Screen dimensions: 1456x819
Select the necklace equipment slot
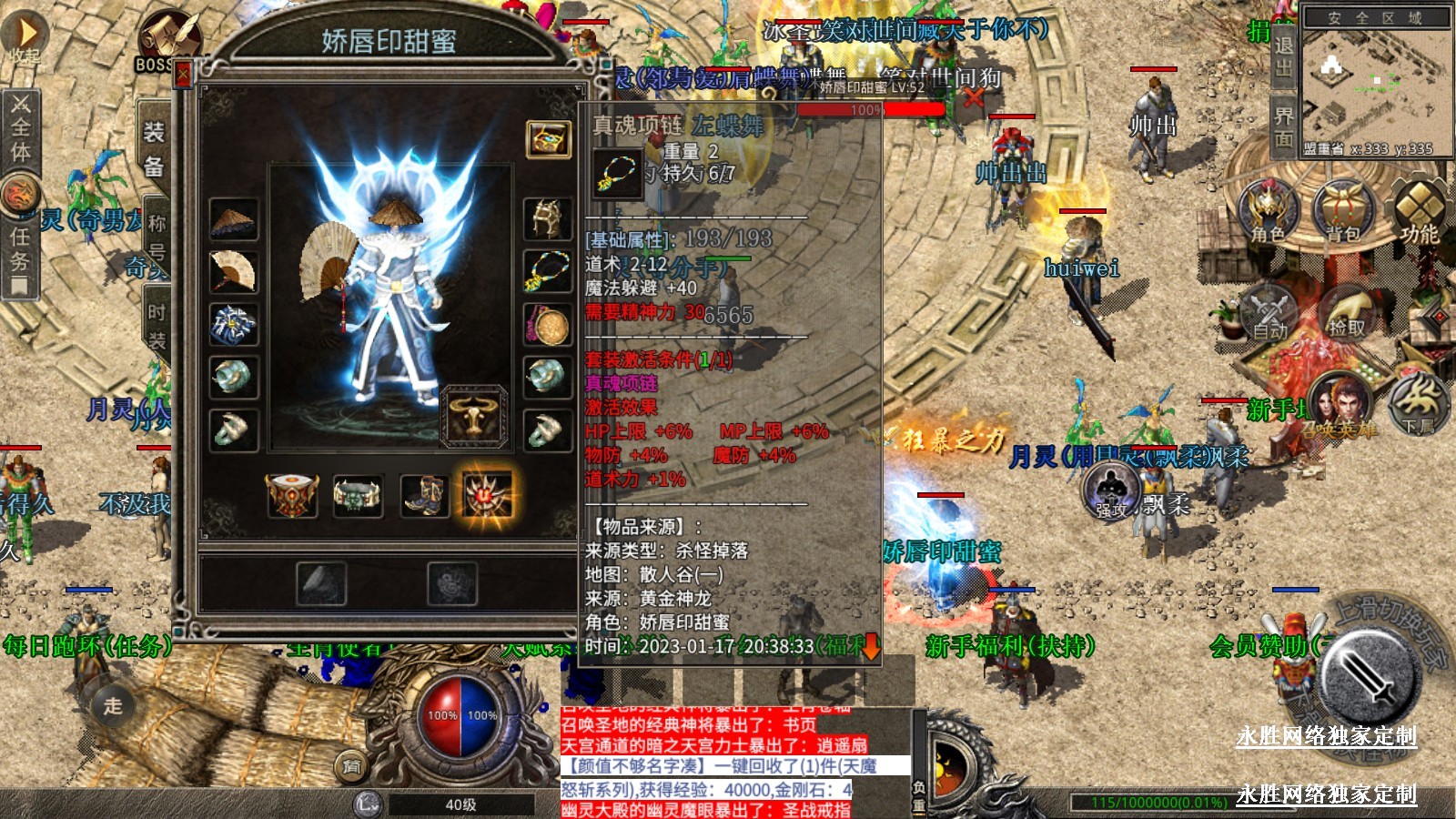pos(548,271)
